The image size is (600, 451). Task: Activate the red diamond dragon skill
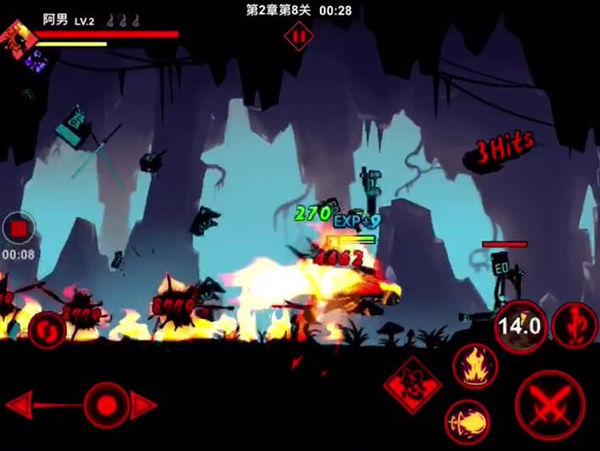point(413,383)
